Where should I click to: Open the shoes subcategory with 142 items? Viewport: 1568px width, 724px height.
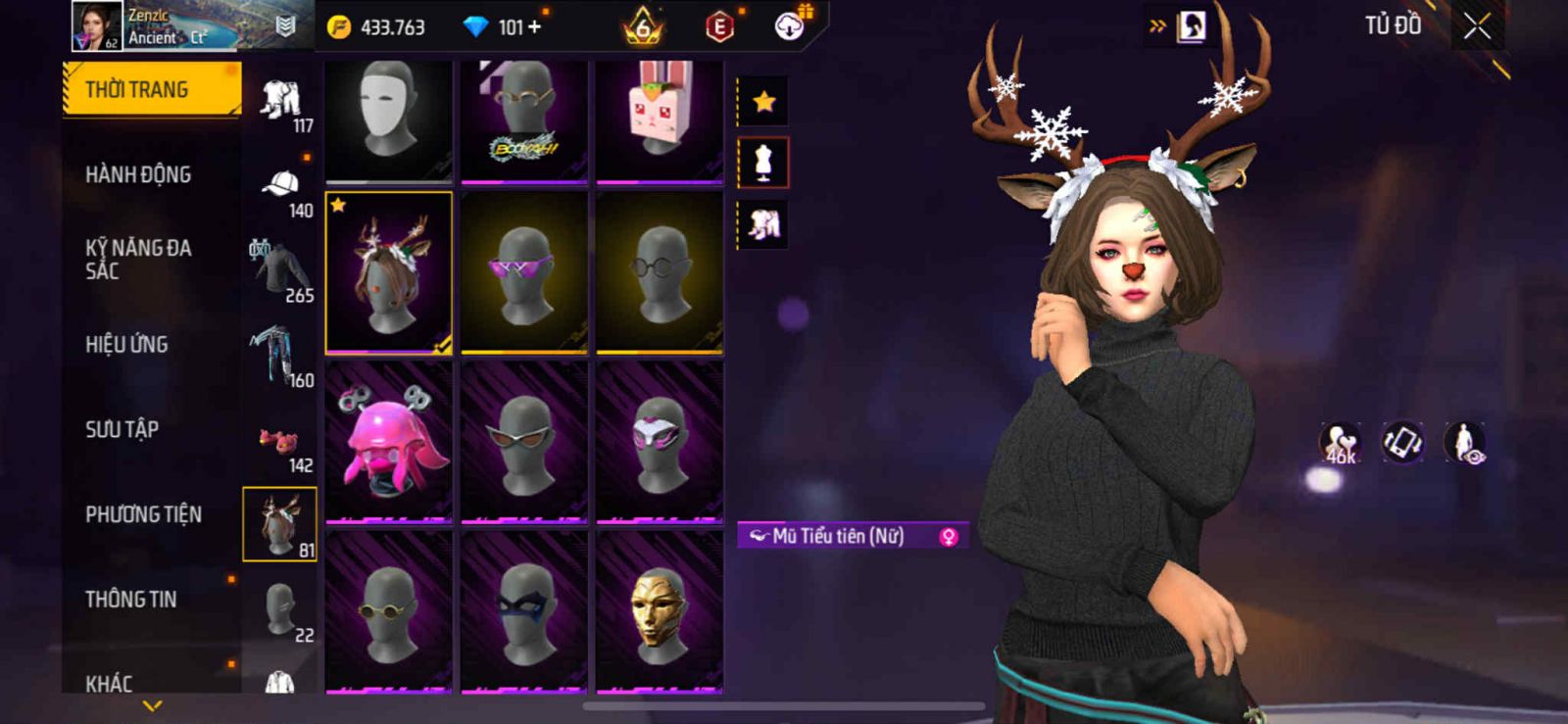pos(281,443)
